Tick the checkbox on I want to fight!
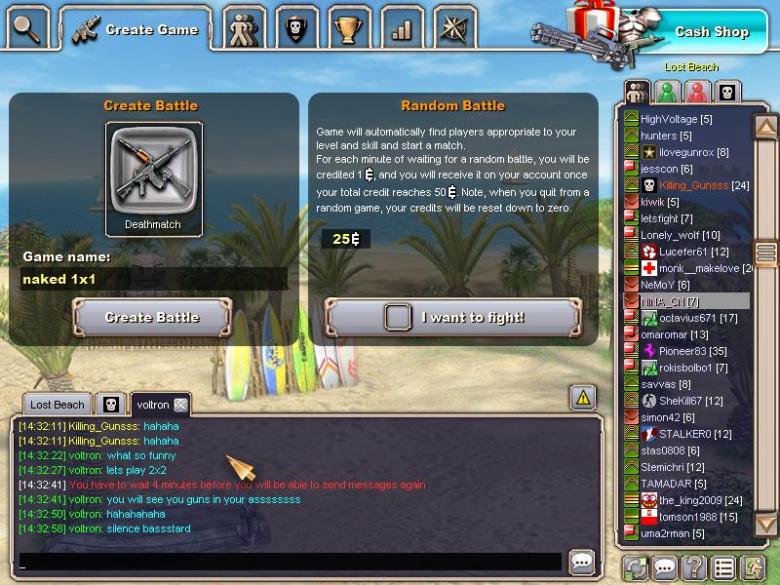 (x=398, y=318)
